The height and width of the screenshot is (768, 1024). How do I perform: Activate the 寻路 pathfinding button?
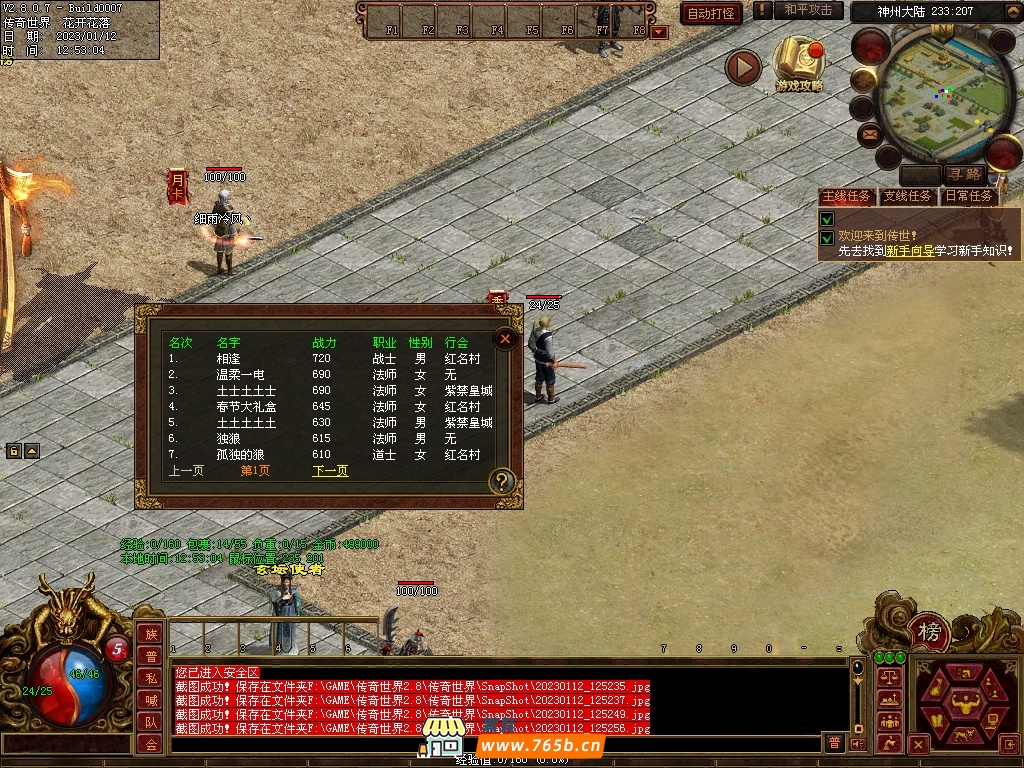(965, 175)
